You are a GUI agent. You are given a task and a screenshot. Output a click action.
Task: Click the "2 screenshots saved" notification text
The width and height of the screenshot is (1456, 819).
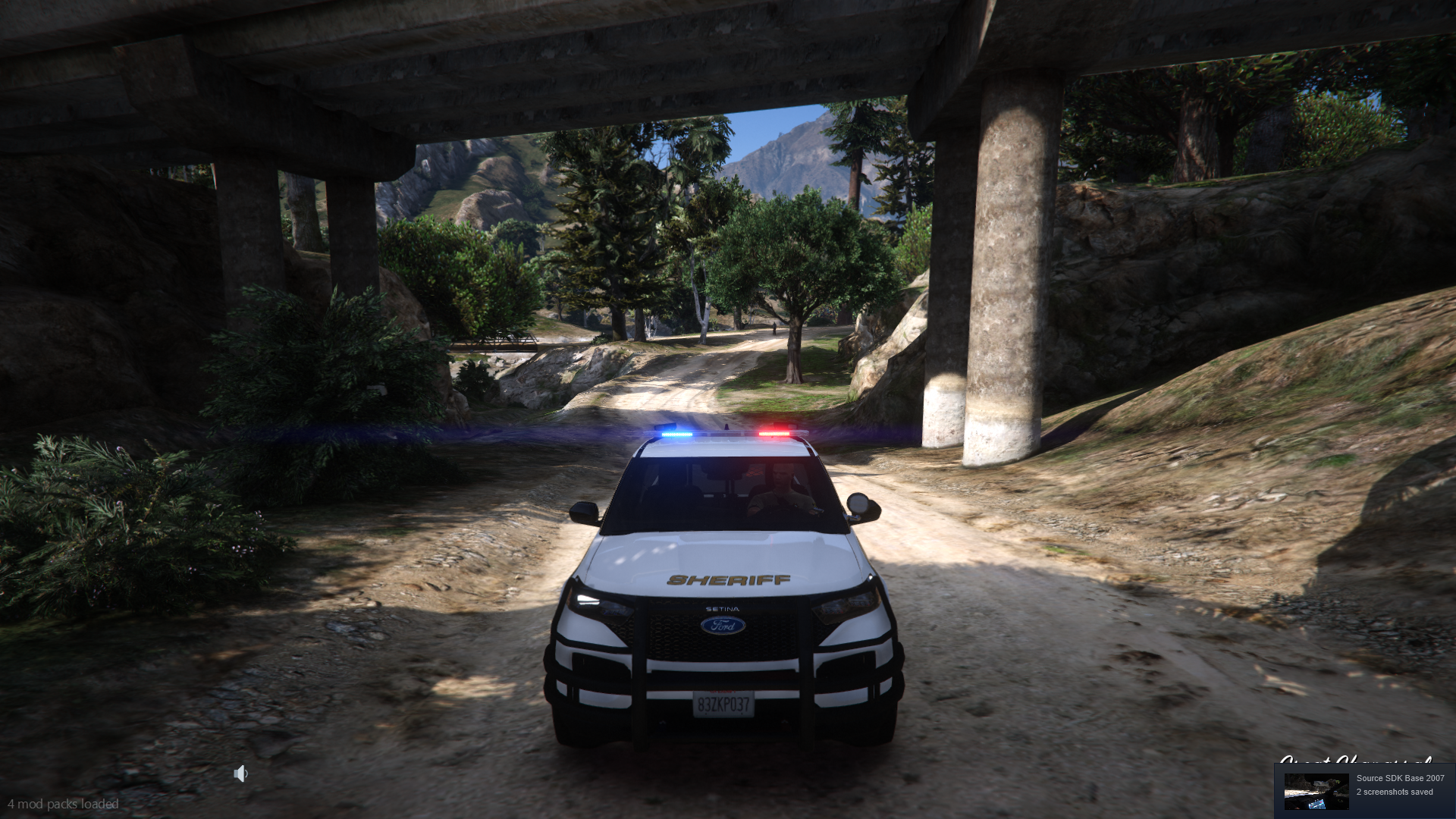point(1394,792)
